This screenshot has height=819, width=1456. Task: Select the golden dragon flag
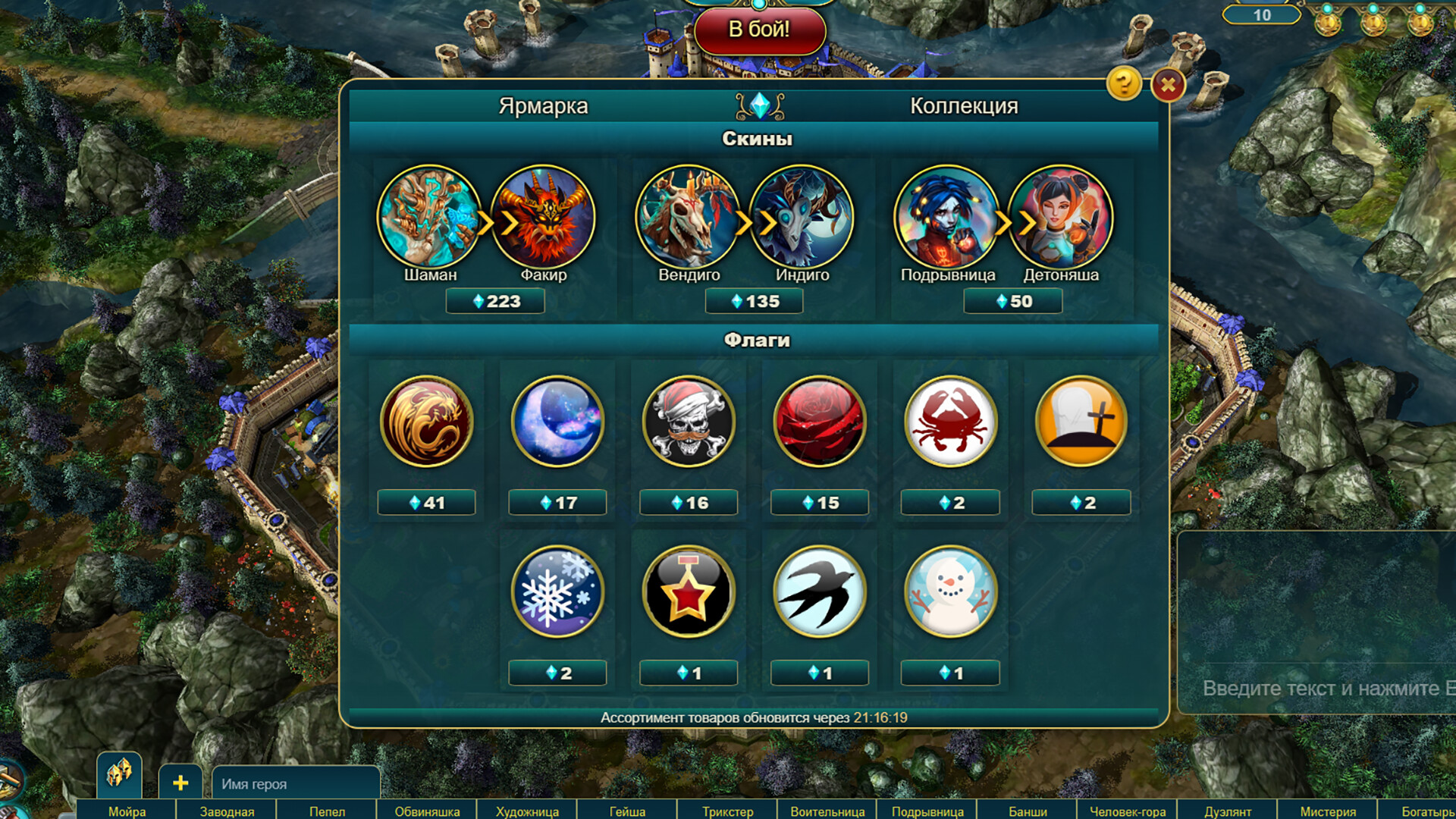(426, 423)
